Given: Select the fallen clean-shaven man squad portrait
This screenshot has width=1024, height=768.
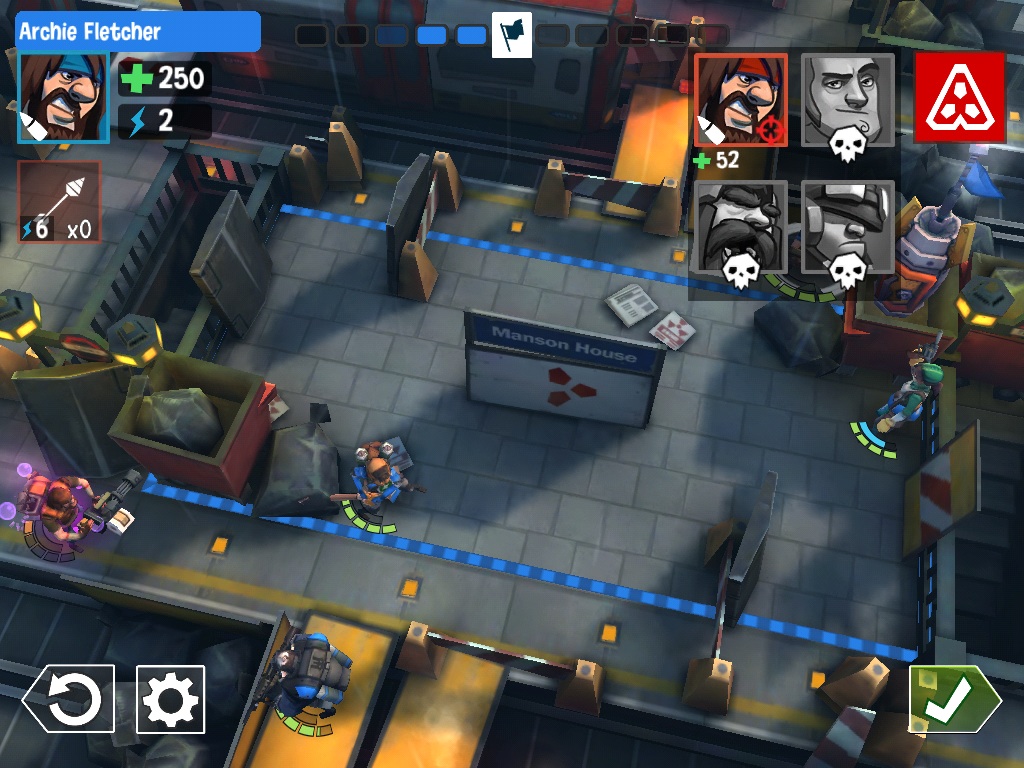Looking at the screenshot, I should point(848,100).
